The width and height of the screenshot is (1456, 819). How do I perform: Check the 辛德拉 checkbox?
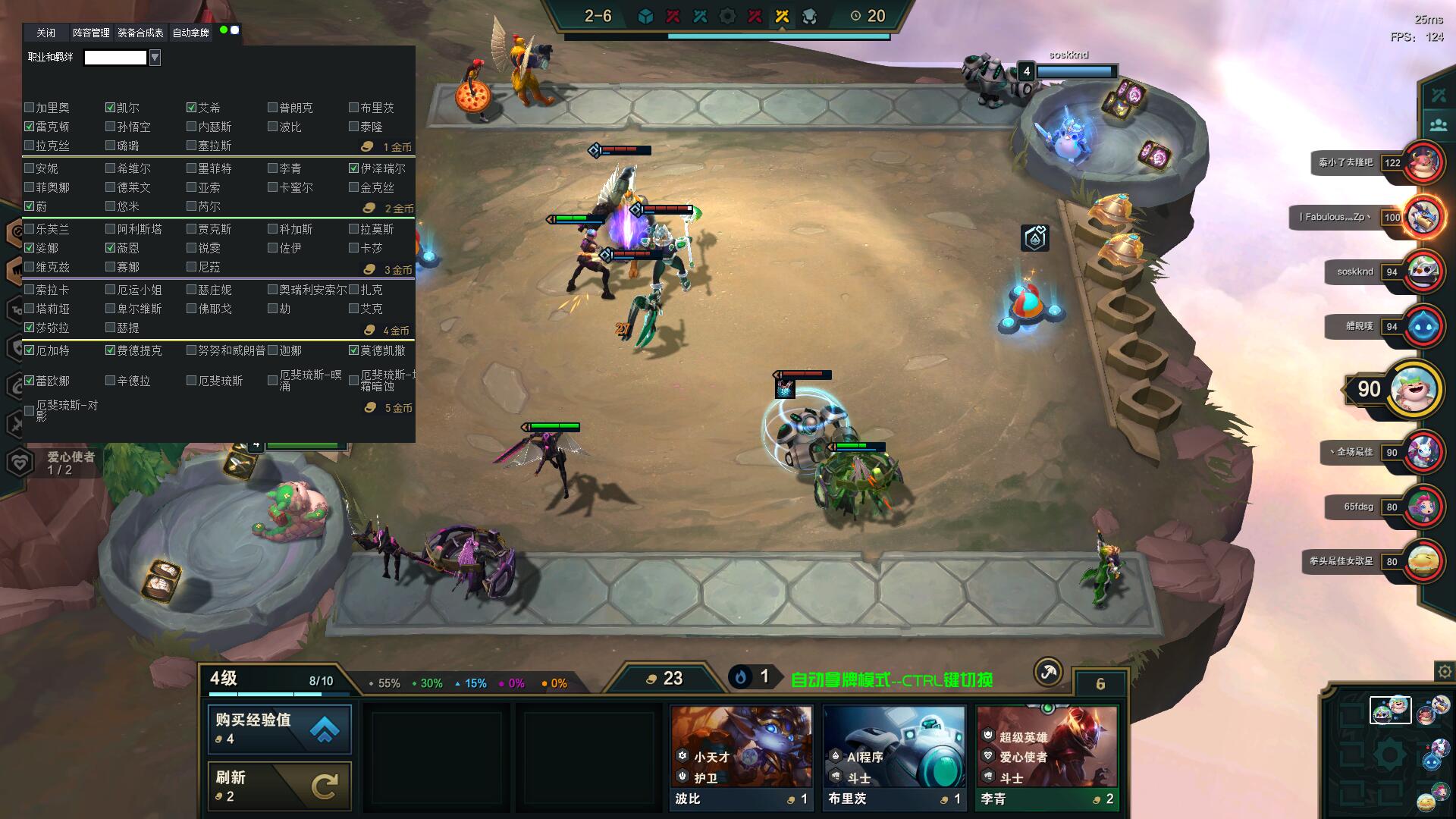[111, 381]
